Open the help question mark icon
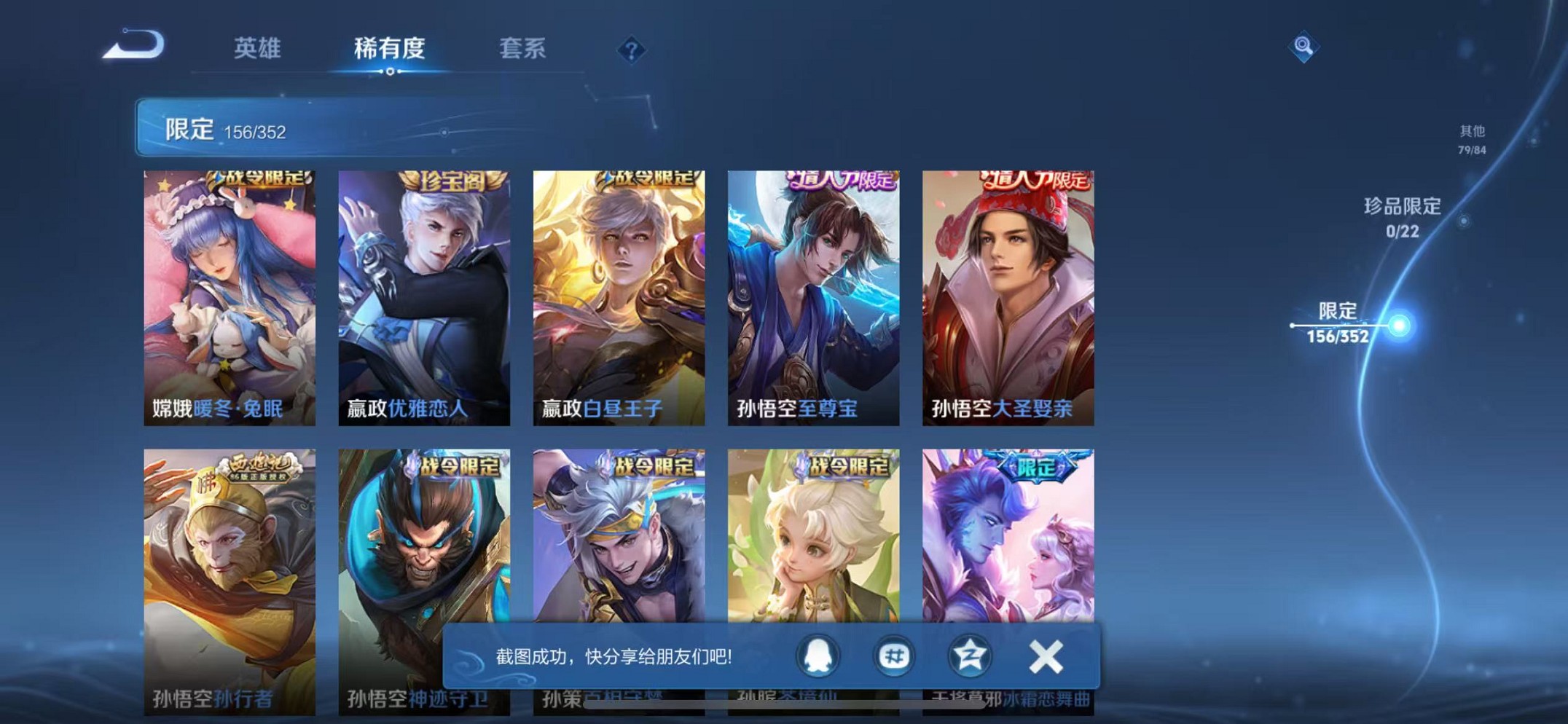Image resolution: width=1568 pixels, height=724 pixels. tap(631, 50)
